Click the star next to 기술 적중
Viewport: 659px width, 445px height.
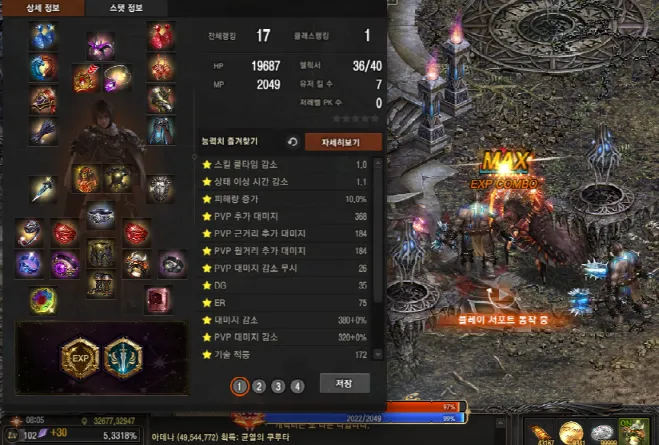(207, 355)
